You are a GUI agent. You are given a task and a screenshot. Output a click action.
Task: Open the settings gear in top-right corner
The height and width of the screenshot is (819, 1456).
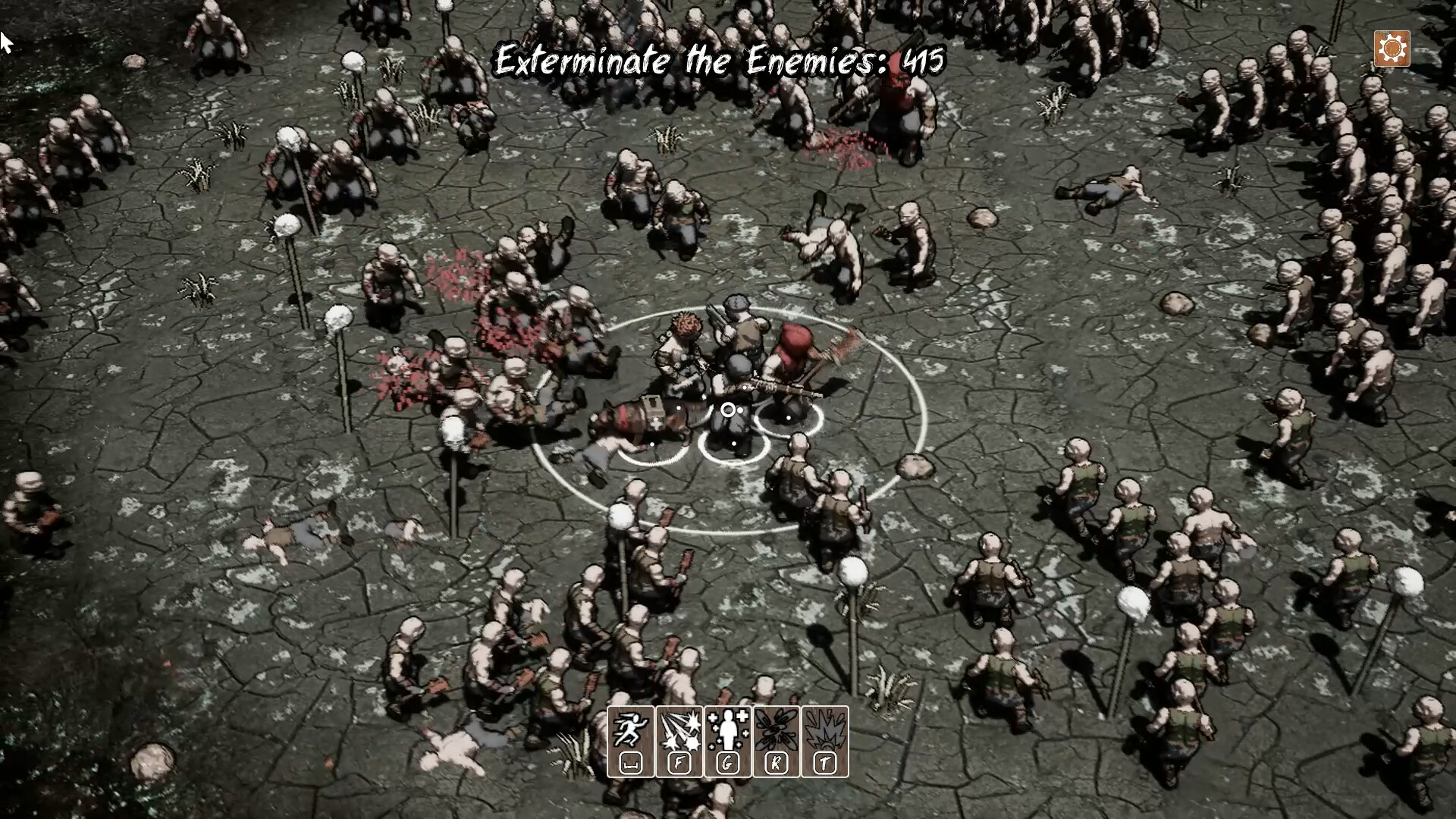(1392, 49)
